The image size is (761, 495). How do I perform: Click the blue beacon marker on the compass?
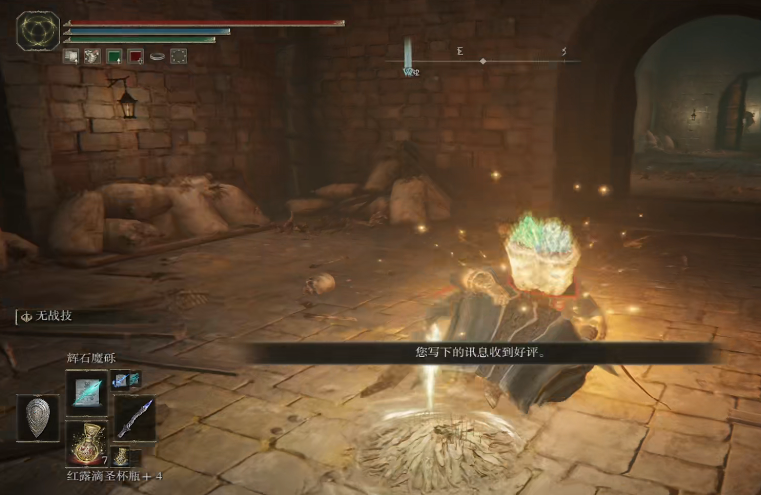408,56
